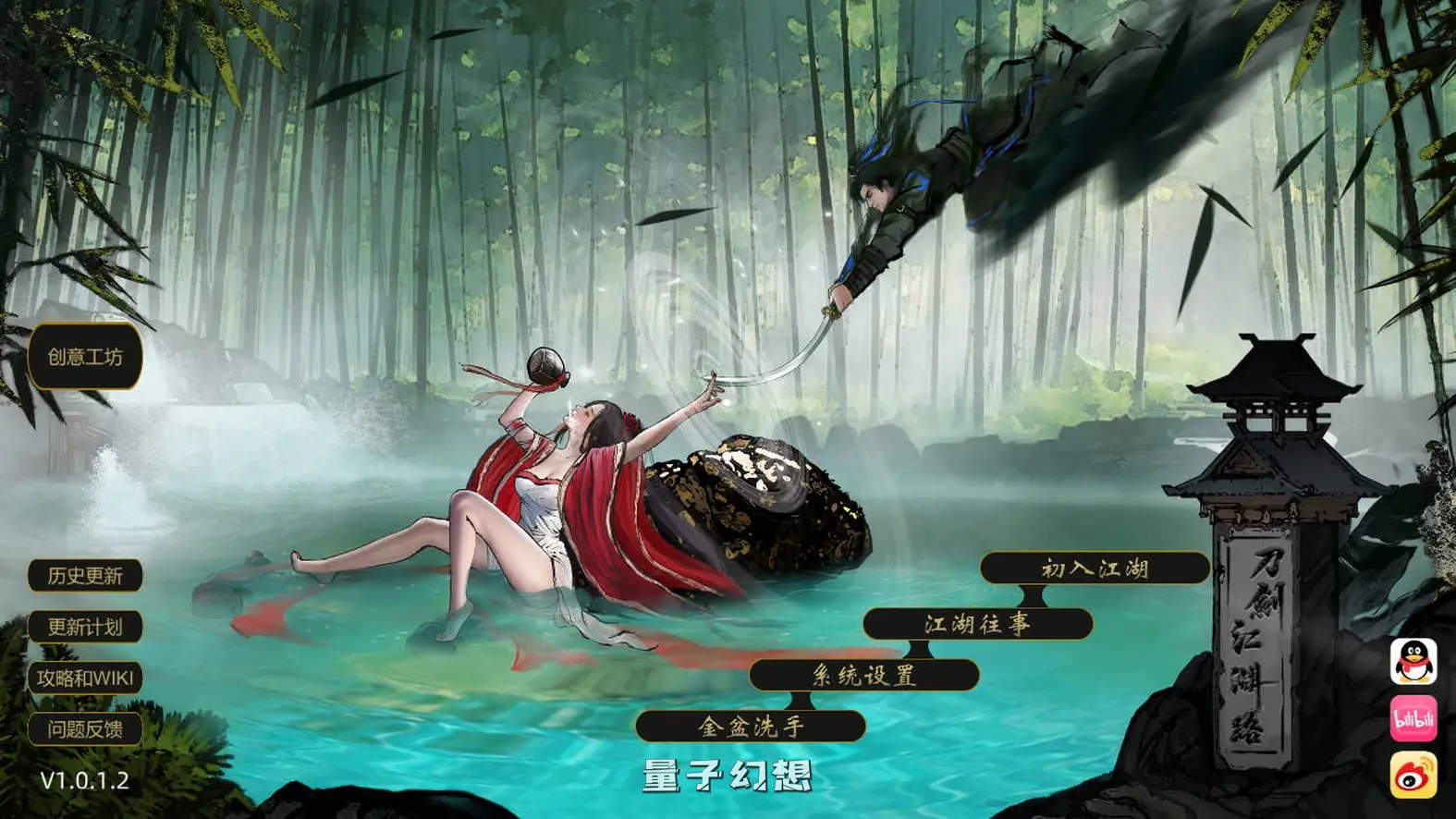
Task: Open the 攻略和WIKI guide link
Action: (86, 678)
